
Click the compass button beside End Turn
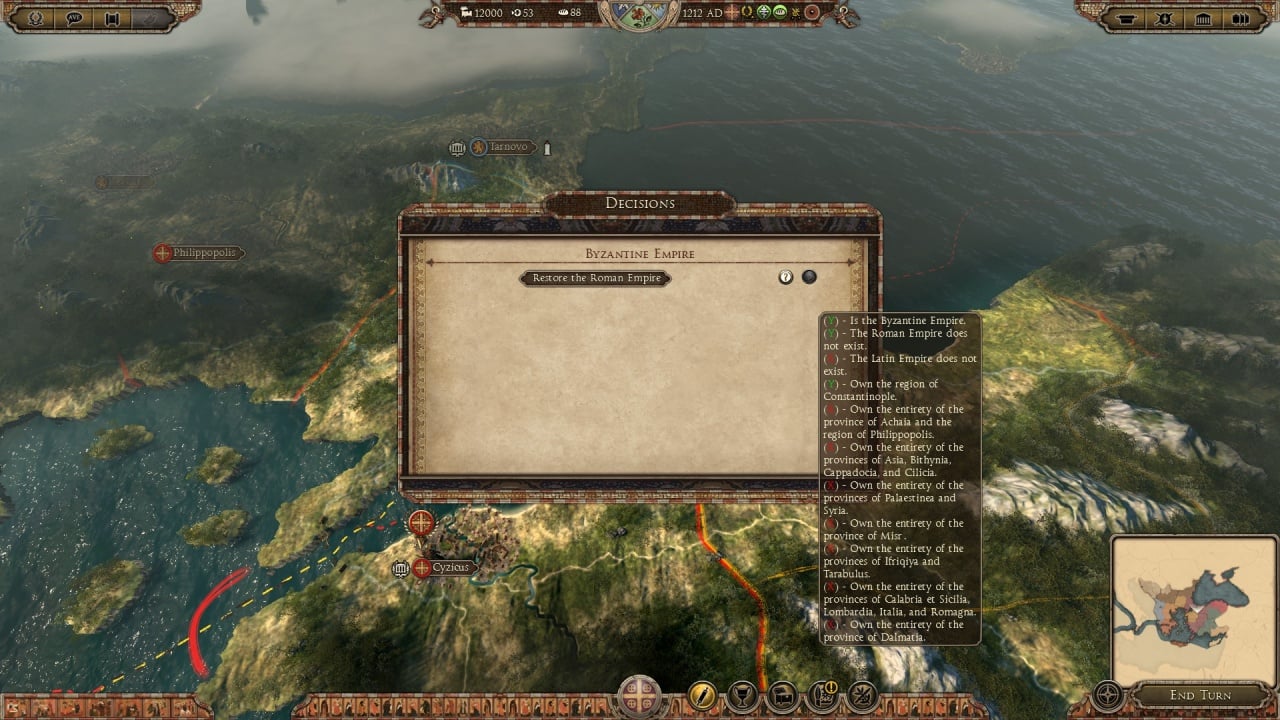1107,694
